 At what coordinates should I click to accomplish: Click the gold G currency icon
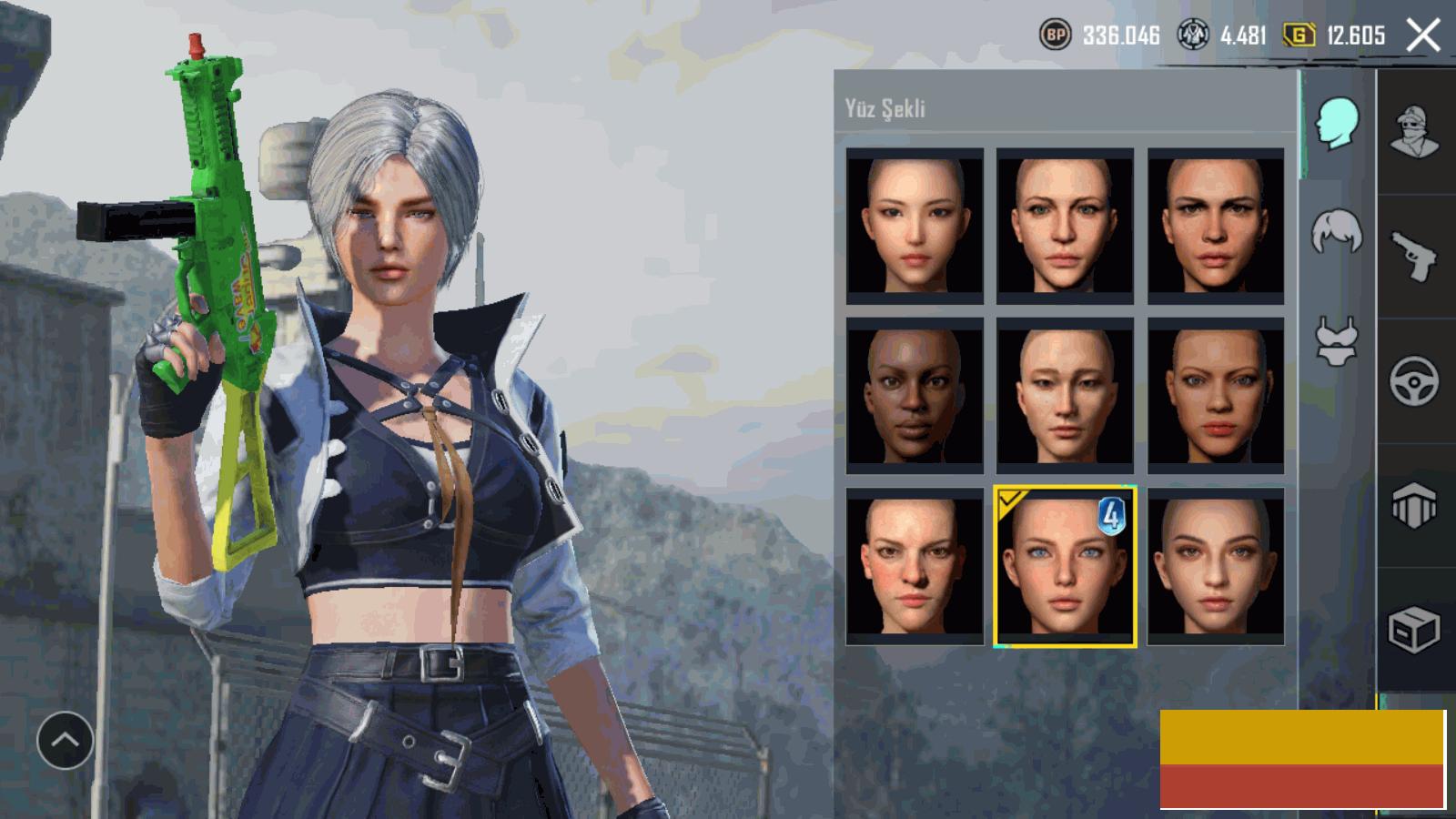coord(1299,35)
